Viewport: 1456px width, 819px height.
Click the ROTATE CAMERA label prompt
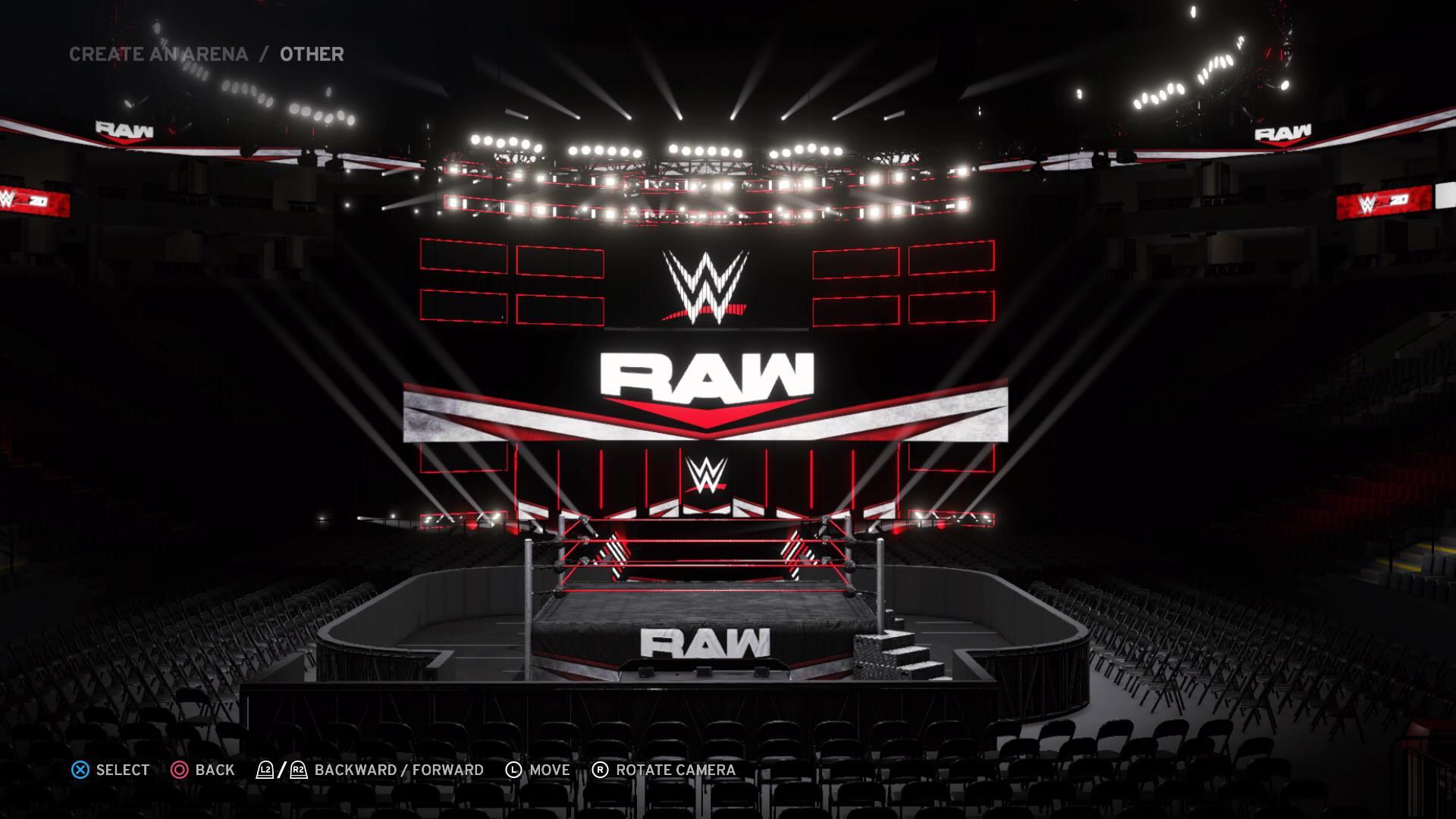tap(673, 770)
